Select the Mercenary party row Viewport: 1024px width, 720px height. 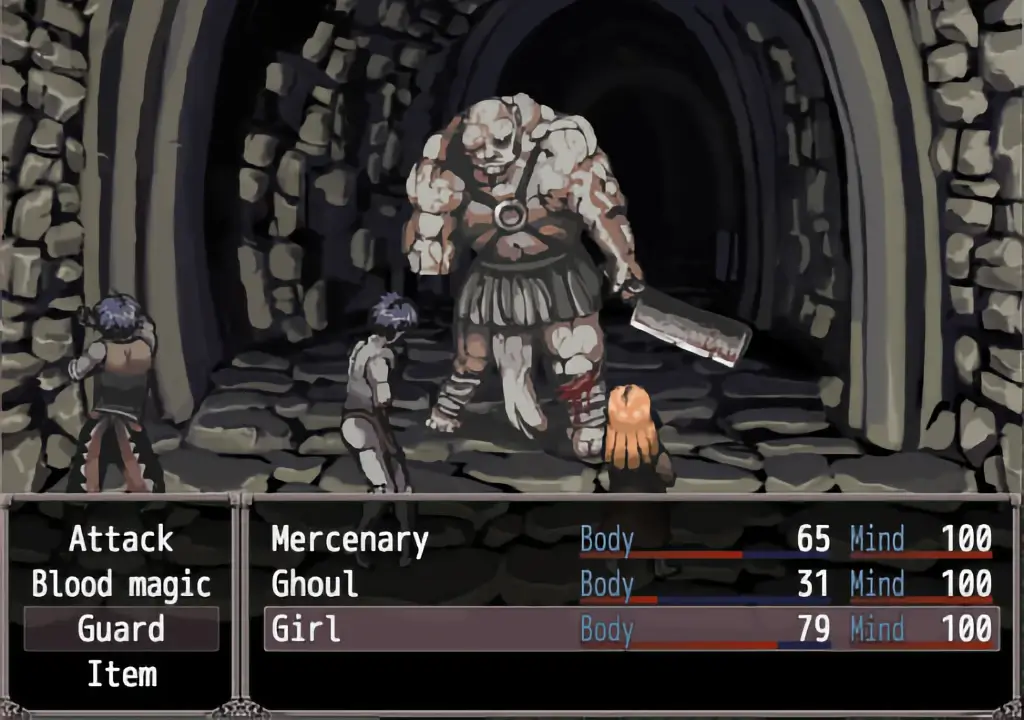[x=630, y=540]
